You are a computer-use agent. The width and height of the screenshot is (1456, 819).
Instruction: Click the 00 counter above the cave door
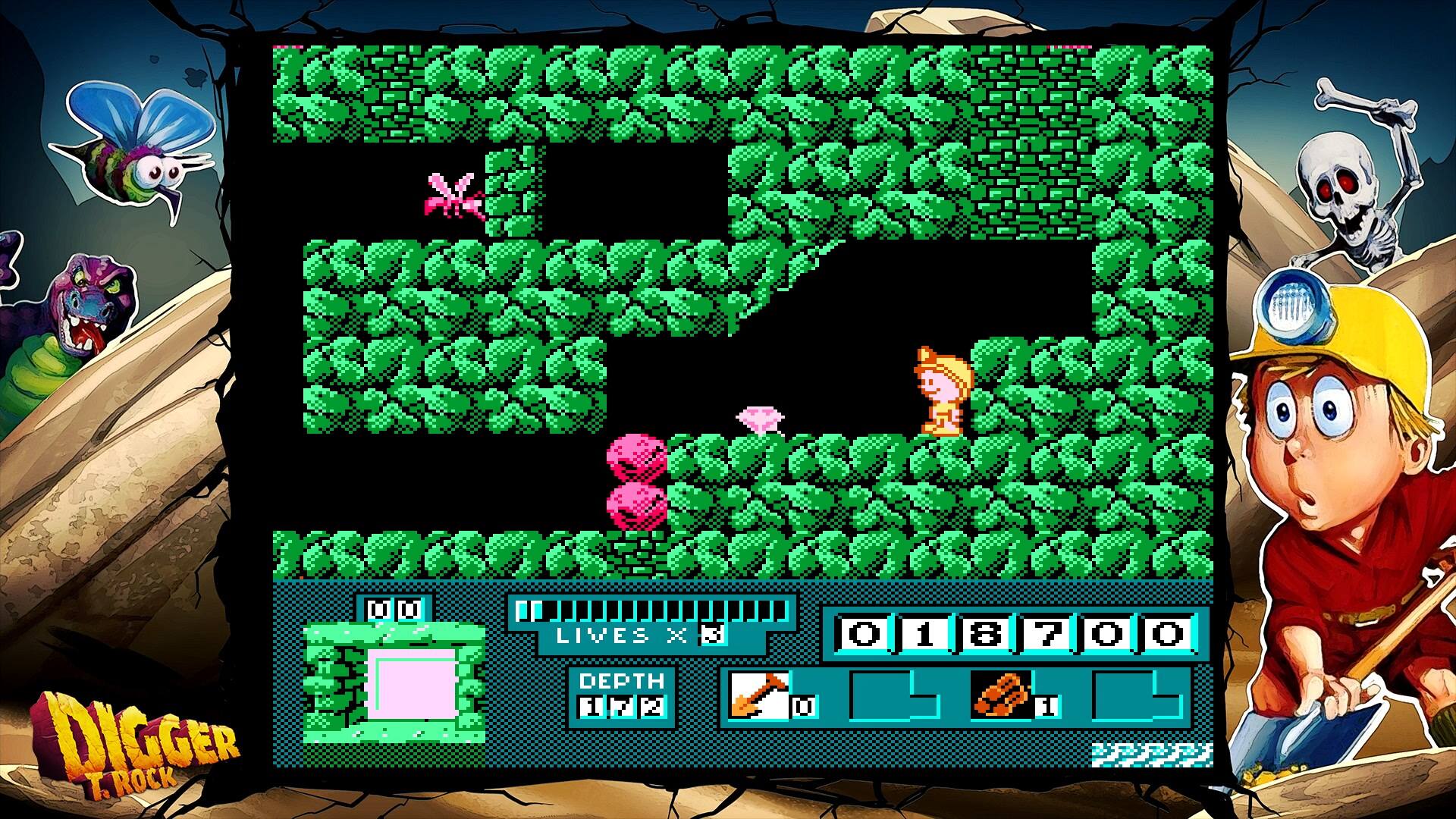click(x=391, y=607)
